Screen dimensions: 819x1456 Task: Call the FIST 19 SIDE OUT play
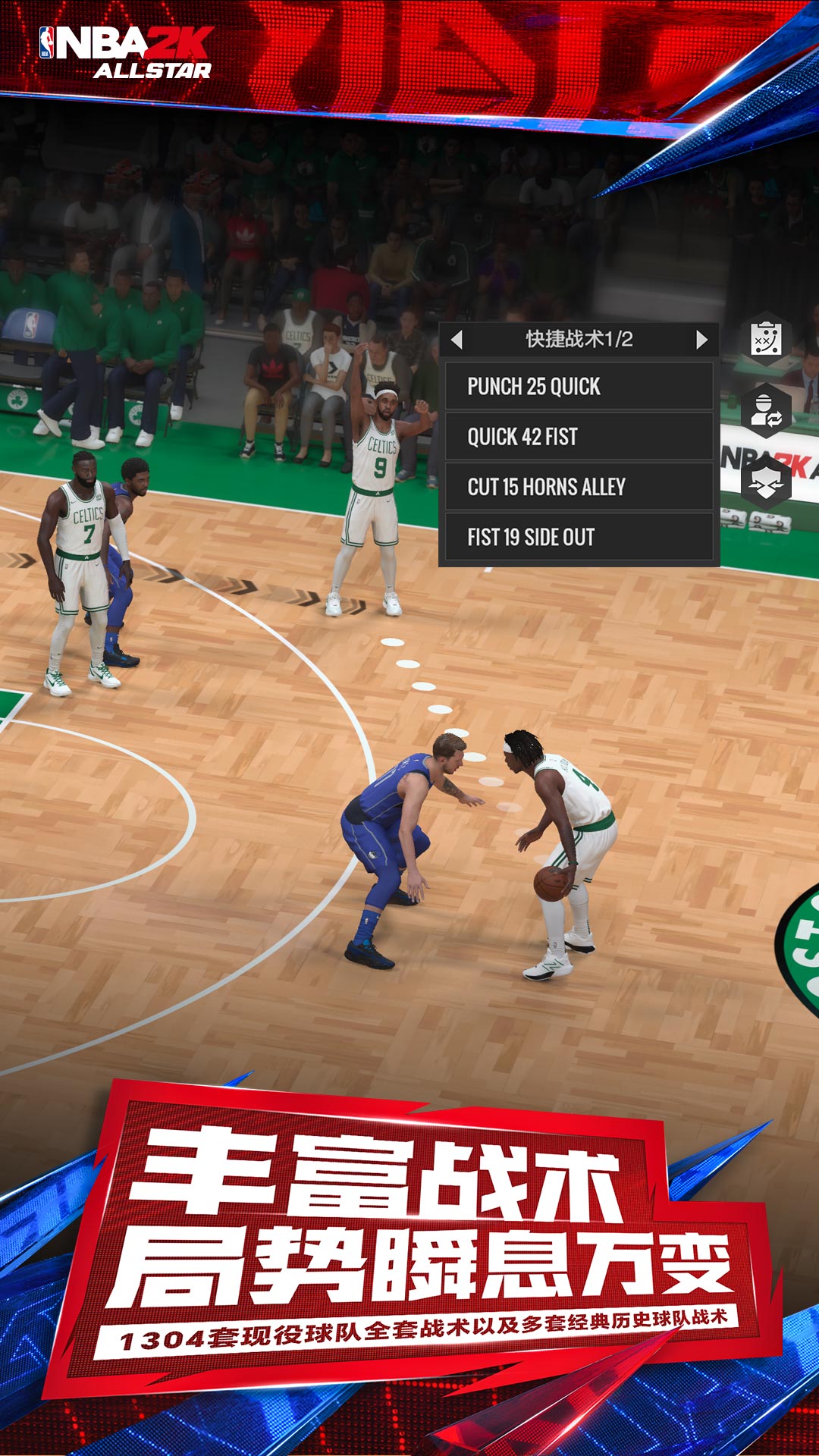[x=579, y=537]
